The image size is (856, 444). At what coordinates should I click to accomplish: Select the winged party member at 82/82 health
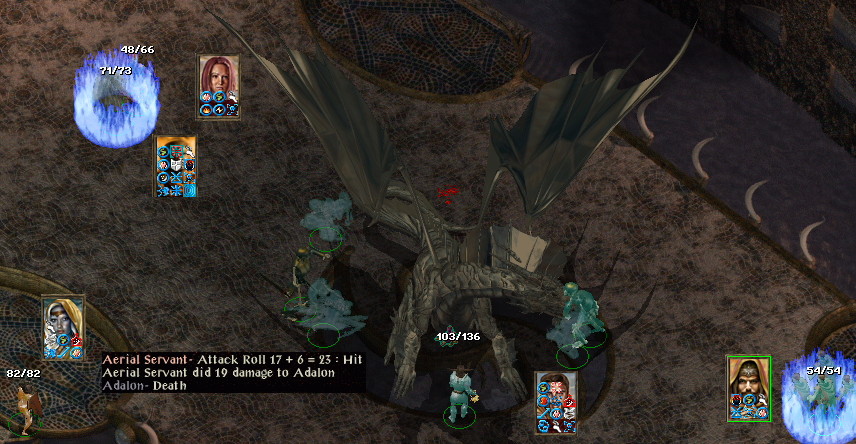22,407
